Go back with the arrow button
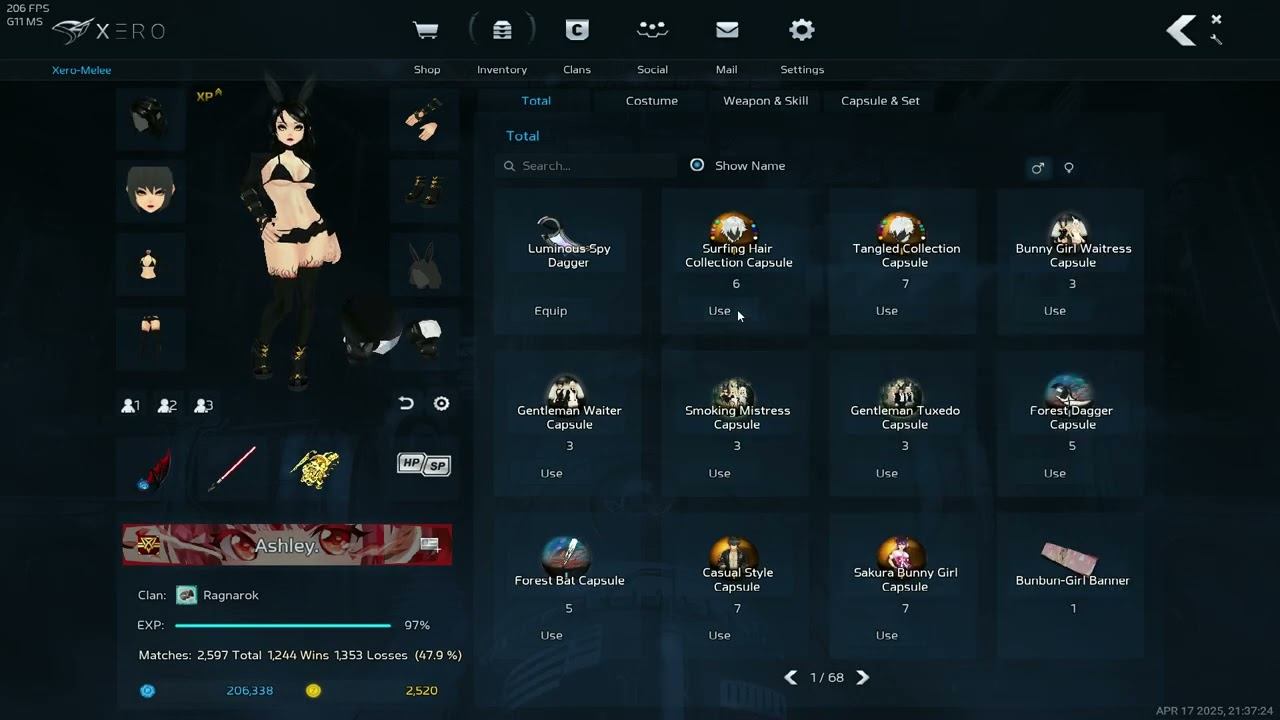Image resolution: width=1280 pixels, height=720 pixels. [1182, 31]
